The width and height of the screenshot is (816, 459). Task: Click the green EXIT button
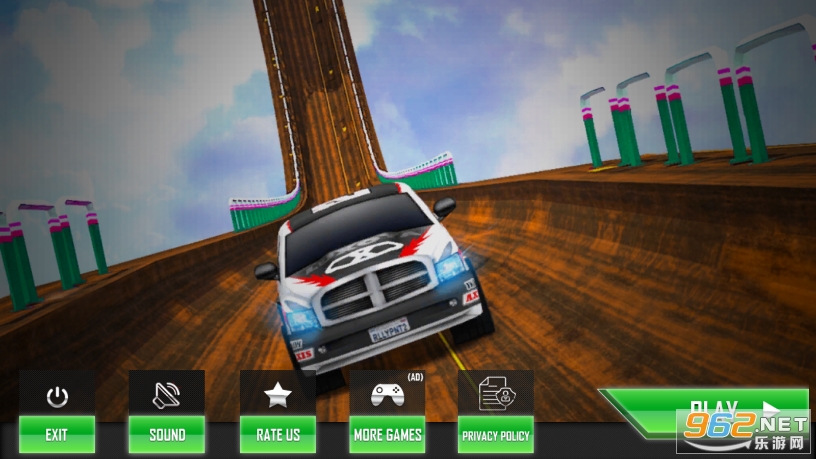pos(57,434)
